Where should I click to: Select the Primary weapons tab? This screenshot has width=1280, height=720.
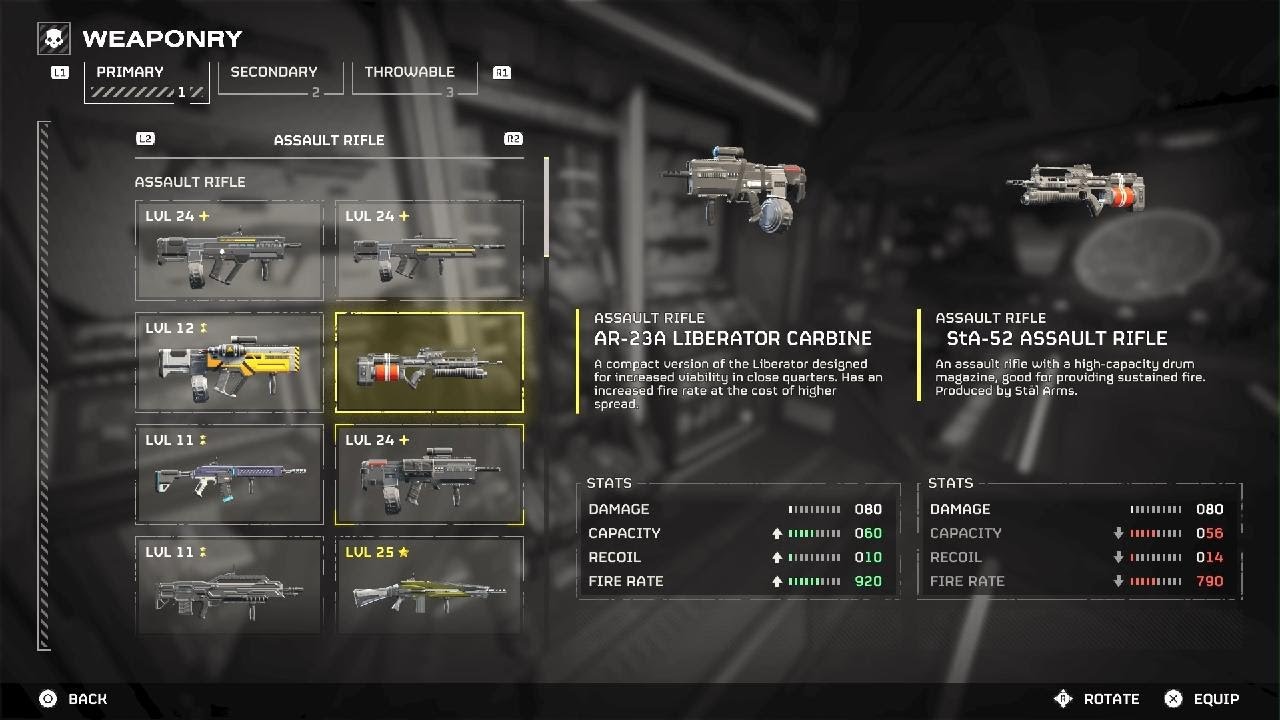pyautogui.click(x=147, y=76)
